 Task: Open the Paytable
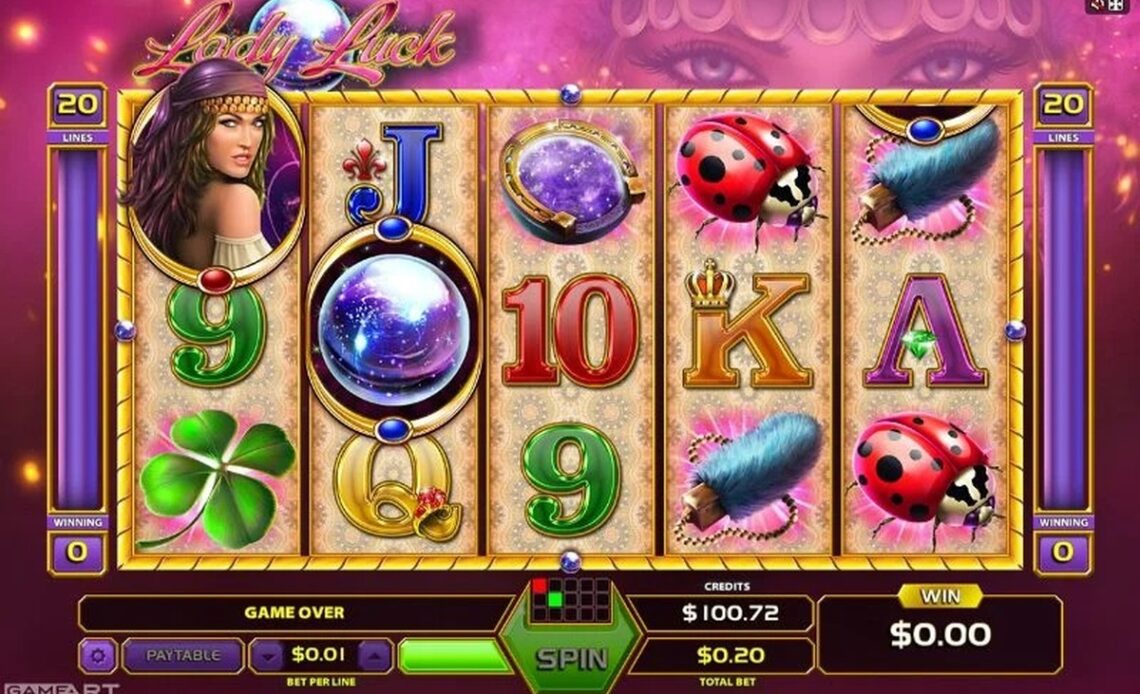(x=182, y=656)
